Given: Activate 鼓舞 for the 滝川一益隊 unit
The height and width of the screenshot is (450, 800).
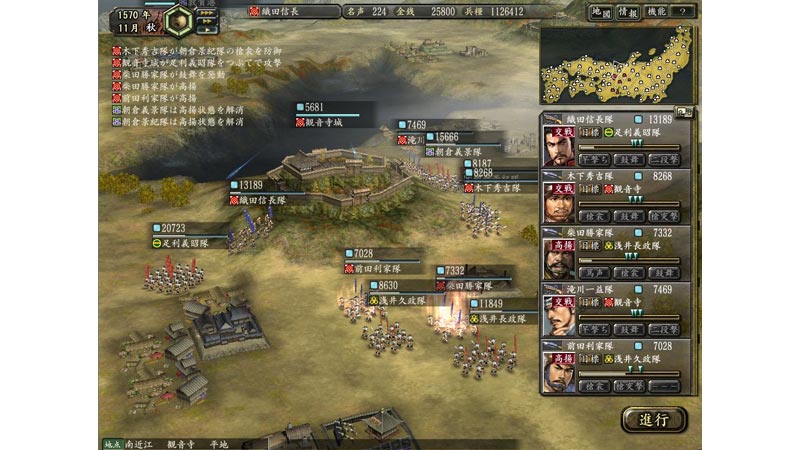Looking at the screenshot, I should point(629,329).
